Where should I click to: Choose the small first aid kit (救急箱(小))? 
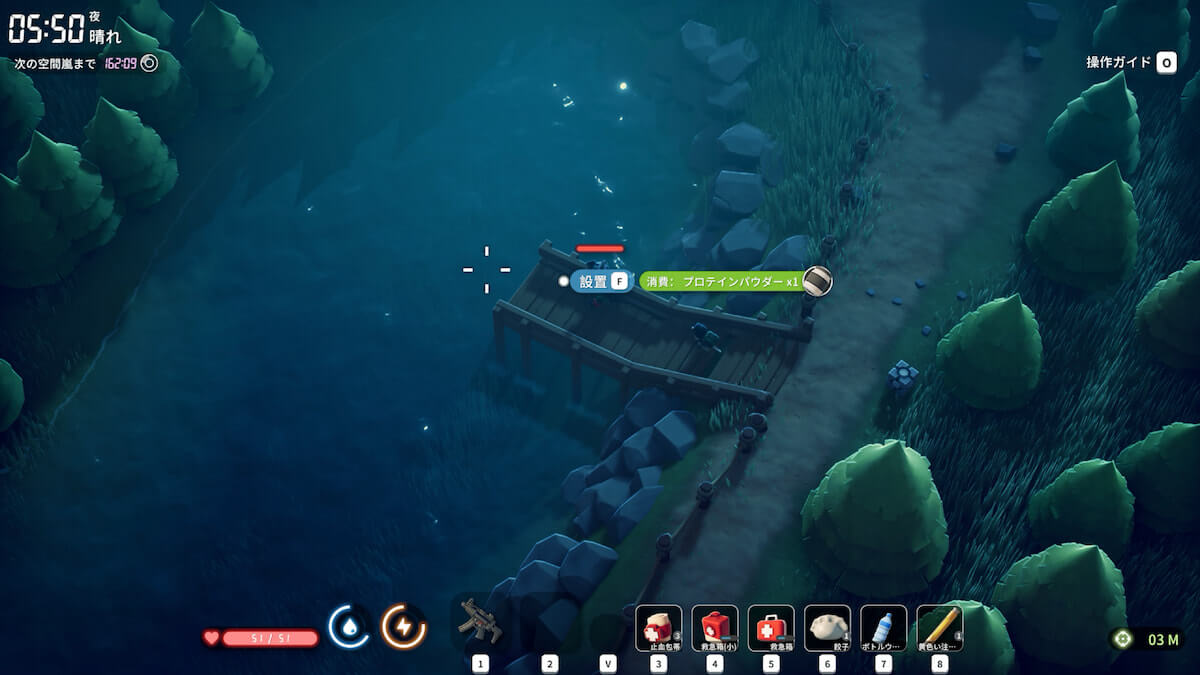[715, 628]
